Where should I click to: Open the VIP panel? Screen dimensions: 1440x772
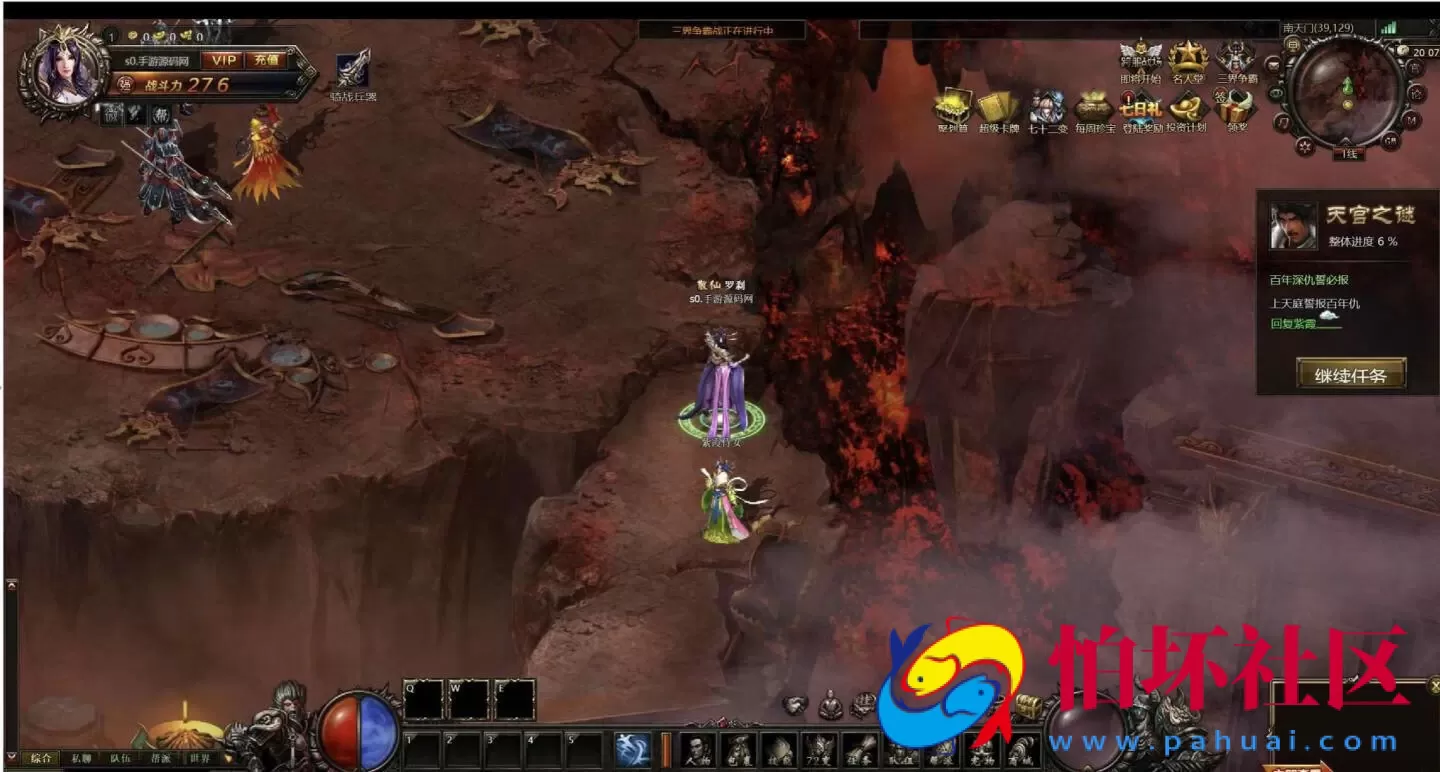click(x=223, y=60)
